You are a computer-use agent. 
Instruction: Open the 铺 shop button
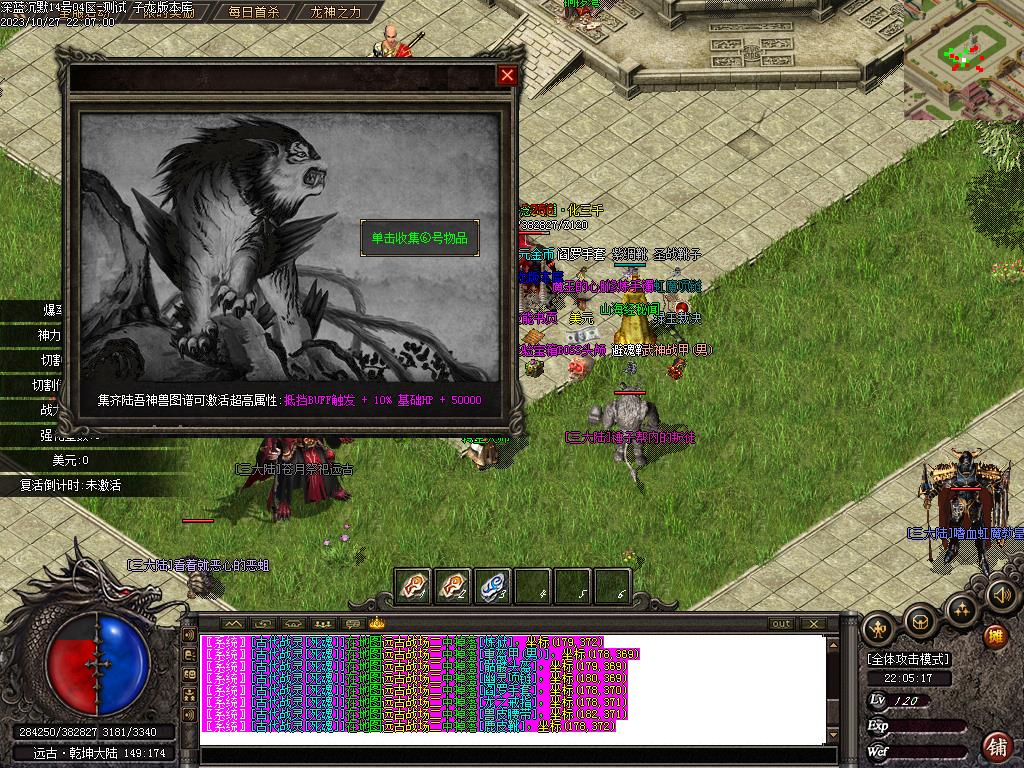997,745
